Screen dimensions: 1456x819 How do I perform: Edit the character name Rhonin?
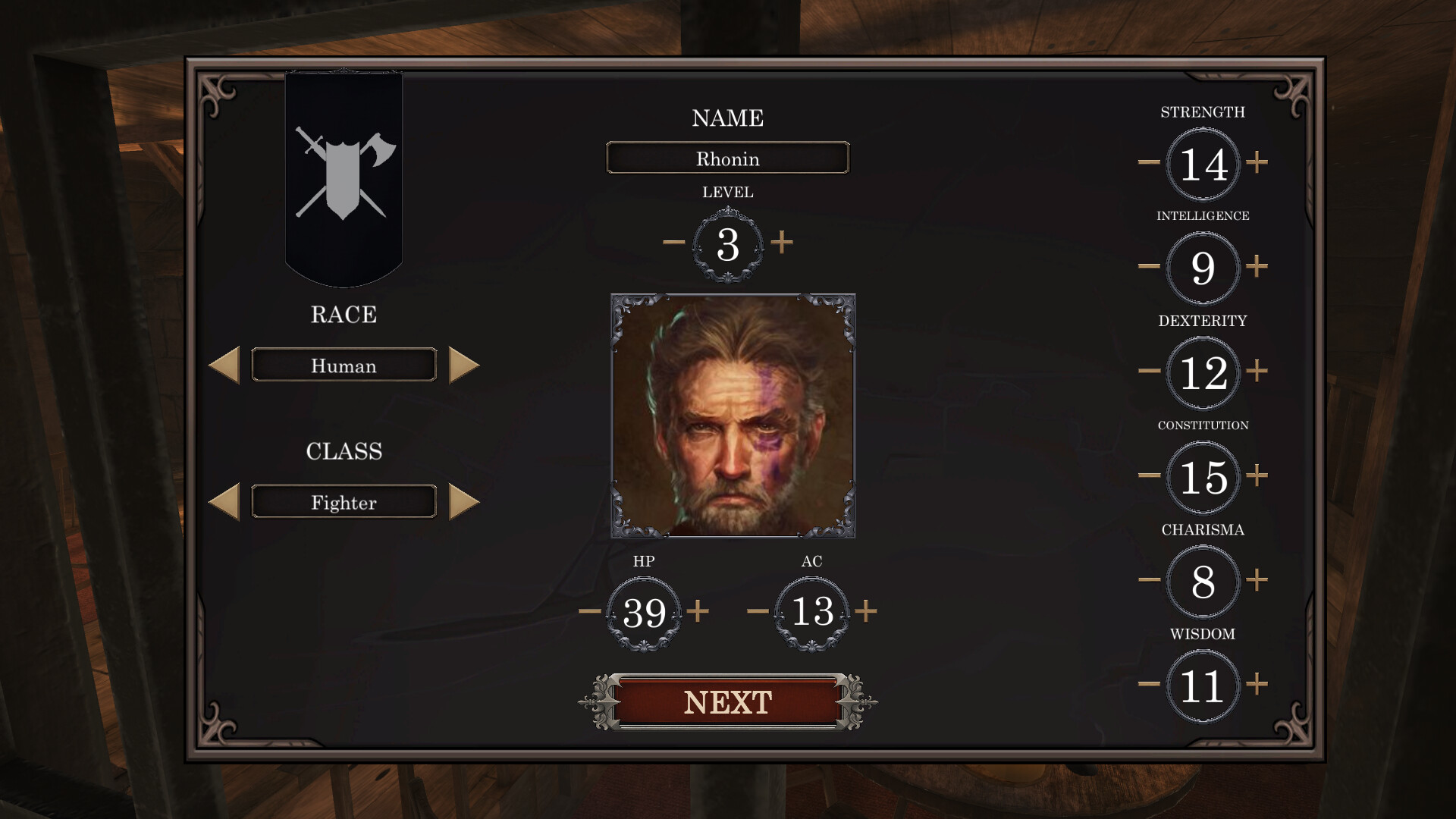pyautogui.click(x=727, y=158)
